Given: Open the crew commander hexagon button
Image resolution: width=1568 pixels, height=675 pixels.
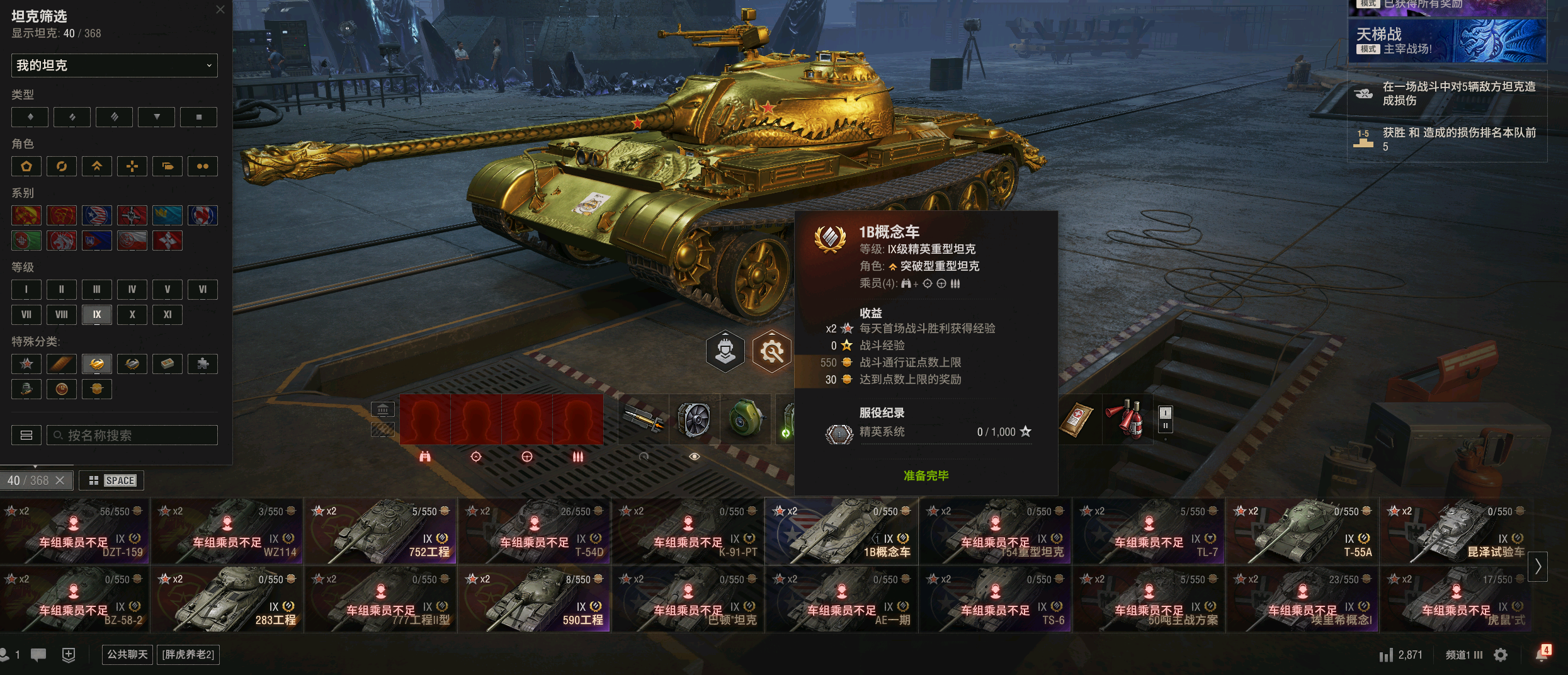Looking at the screenshot, I should [x=725, y=351].
